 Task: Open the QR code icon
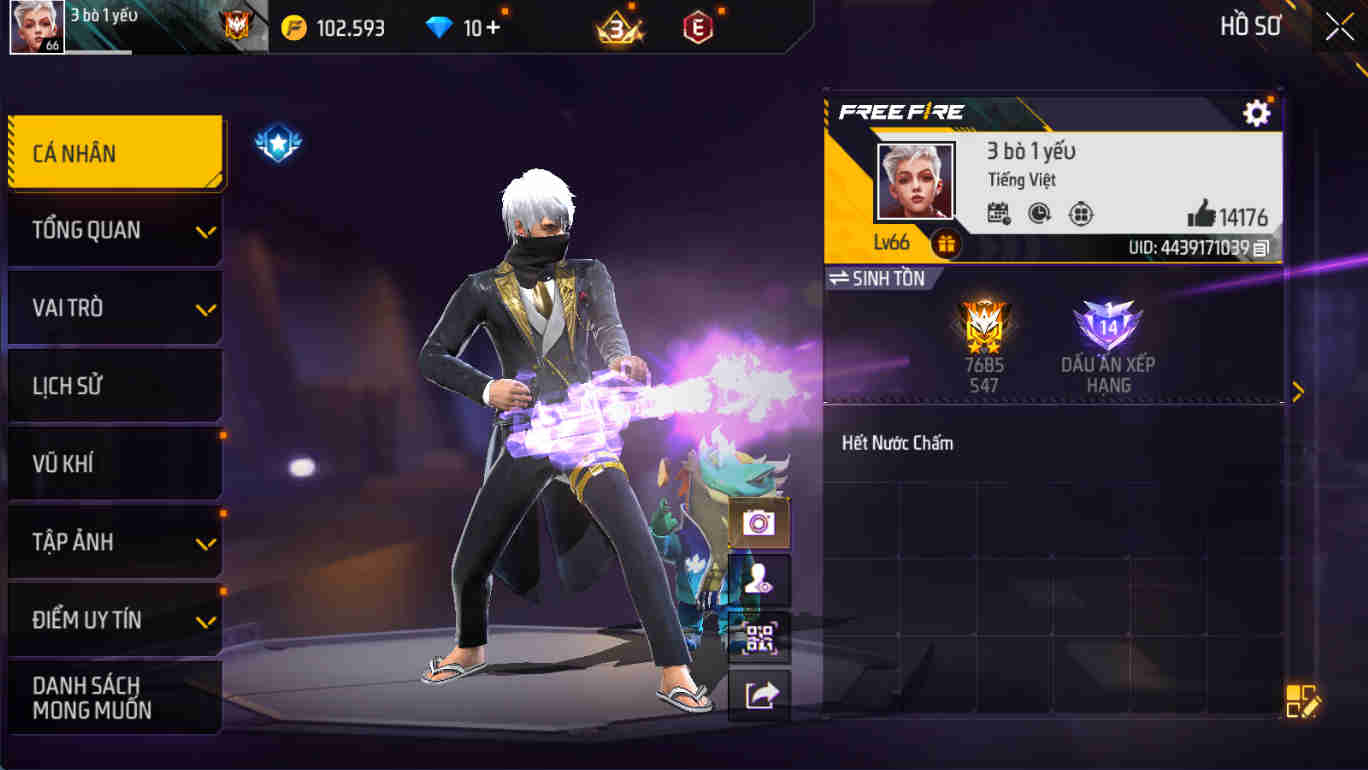click(759, 638)
